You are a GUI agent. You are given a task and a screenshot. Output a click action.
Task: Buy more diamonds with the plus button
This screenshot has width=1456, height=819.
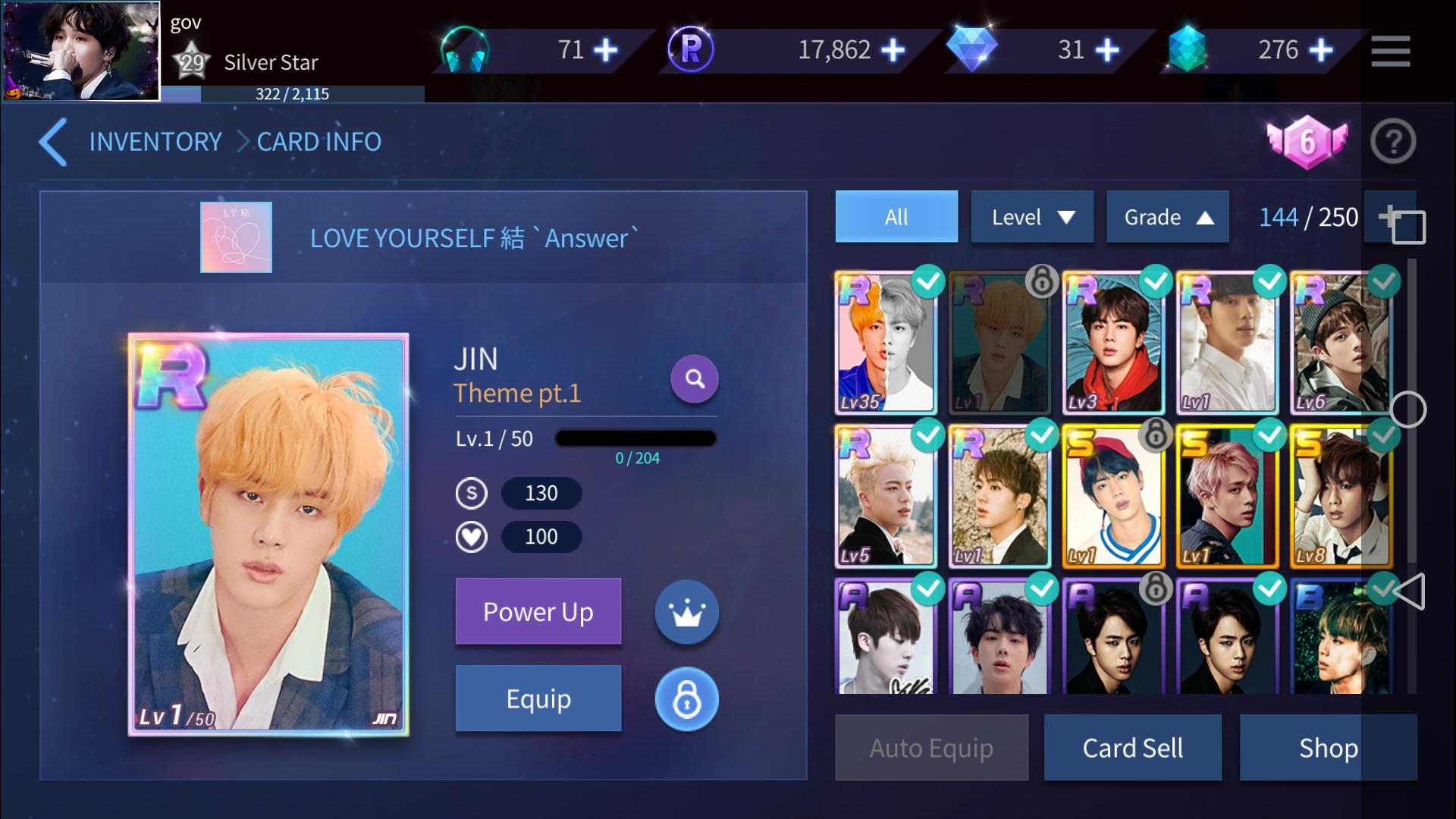tap(1107, 50)
